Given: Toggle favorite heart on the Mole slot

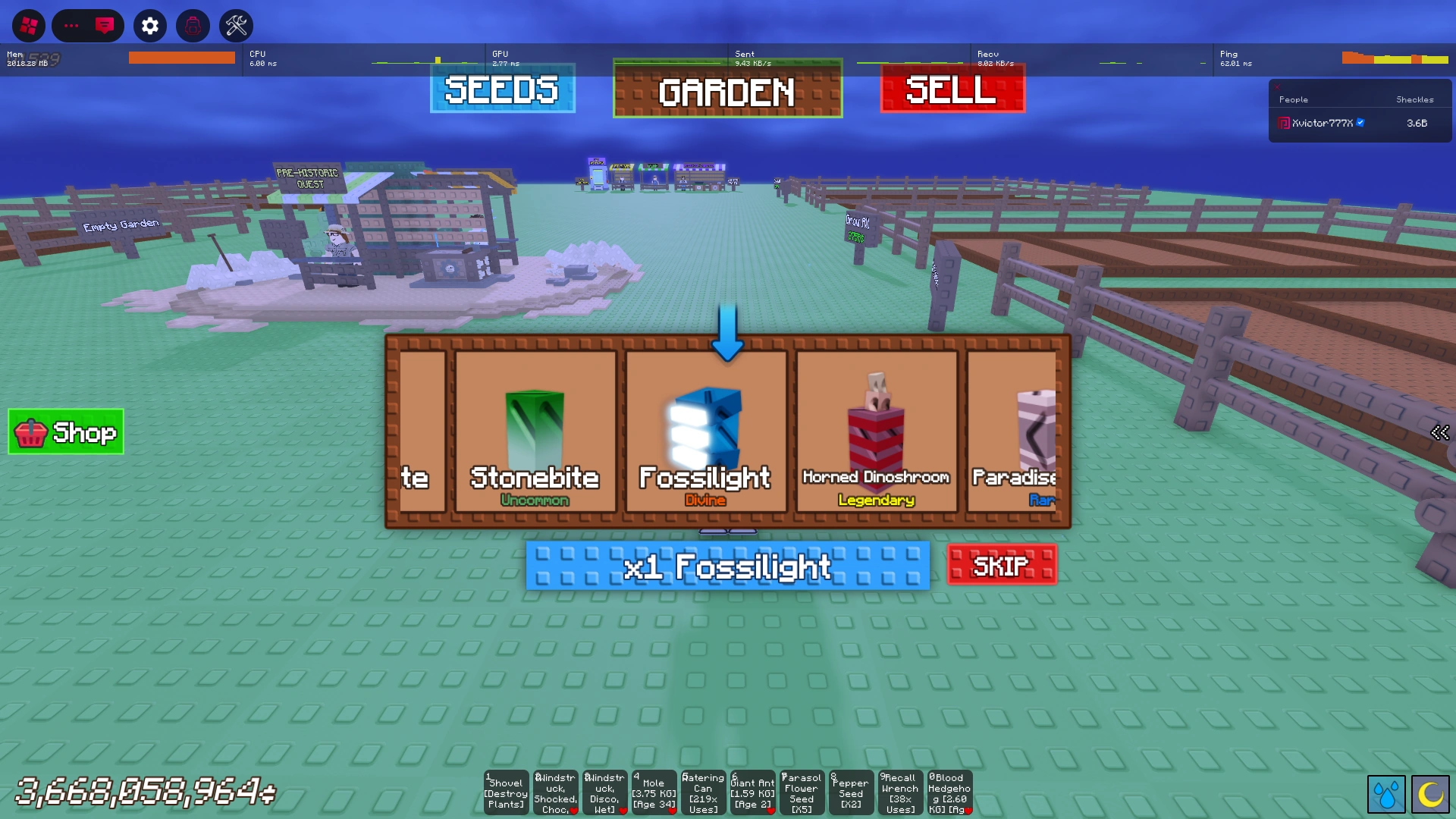Looking at the screenshot, I should [672, 810].
